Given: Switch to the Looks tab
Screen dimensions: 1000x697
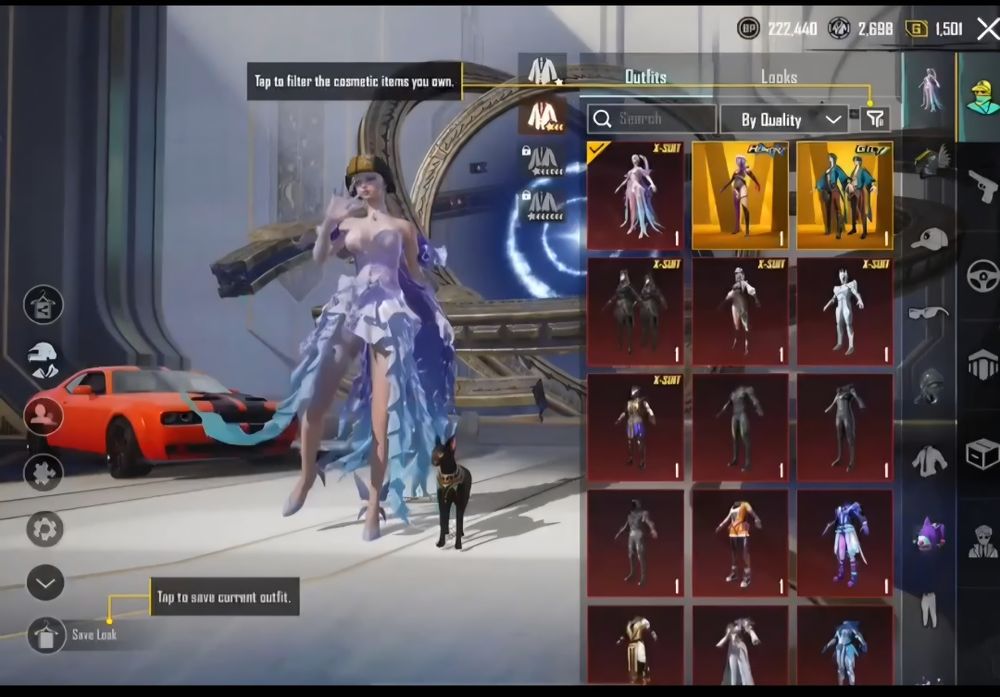Looking at the screenshot, I should tap(779, 77).
